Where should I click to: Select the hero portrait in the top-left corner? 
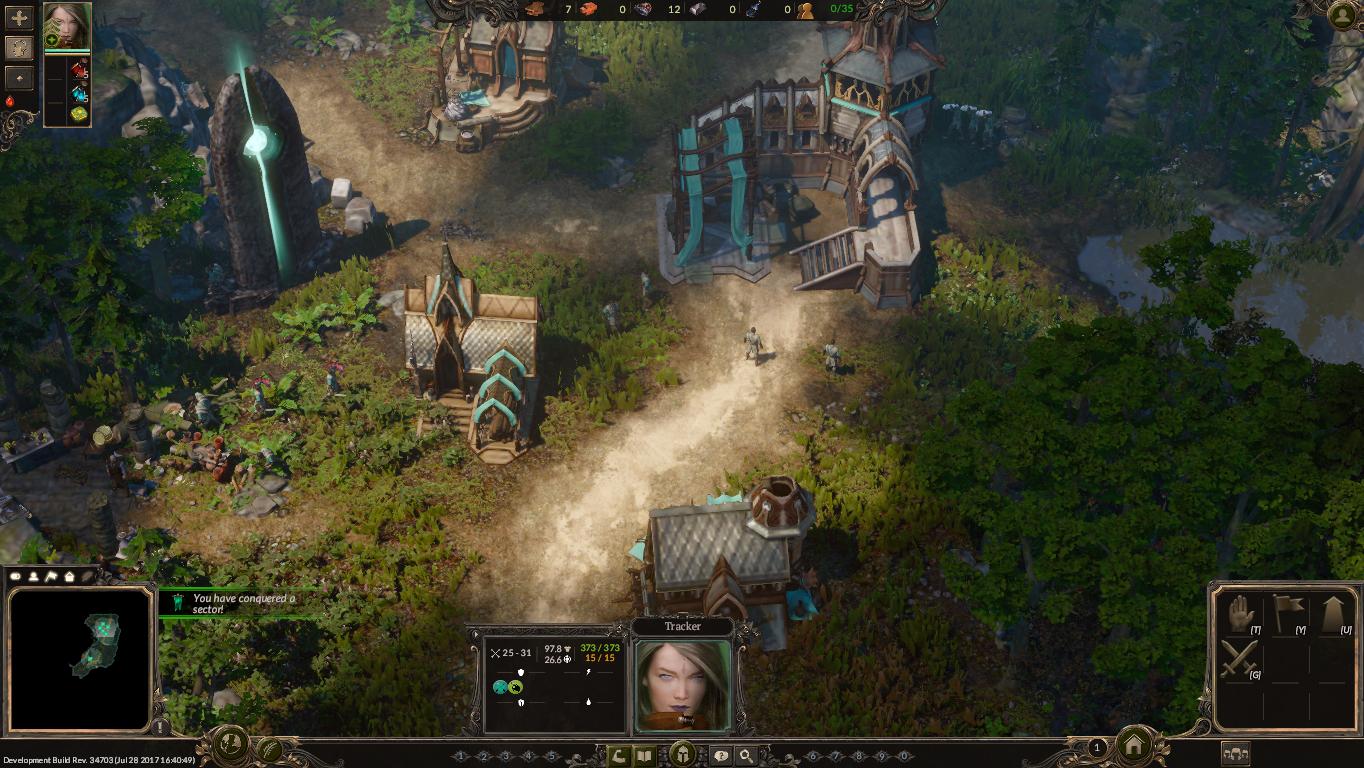click(x=67, y=25)
